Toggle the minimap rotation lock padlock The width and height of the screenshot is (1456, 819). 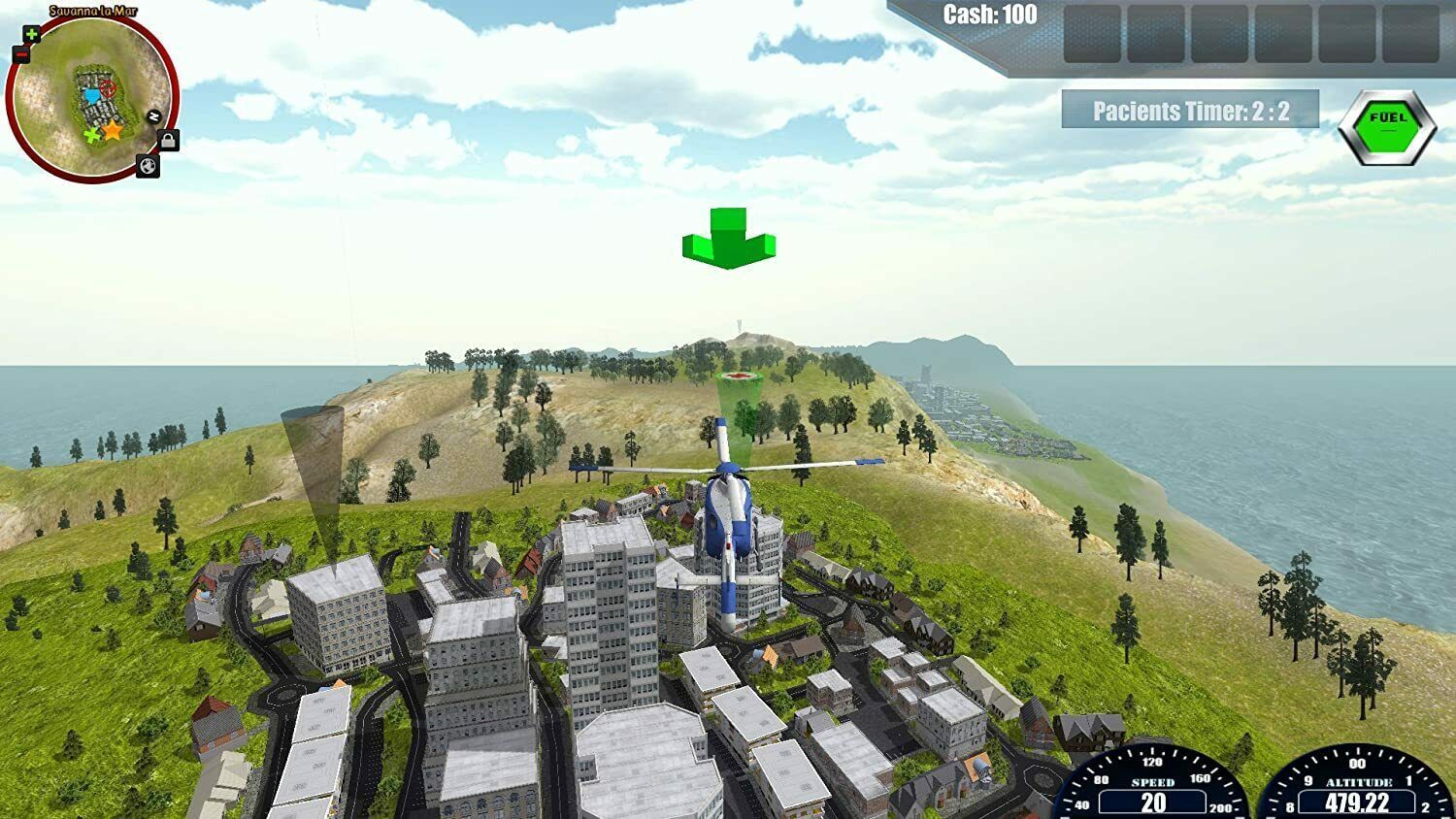(x=168, y=142)
